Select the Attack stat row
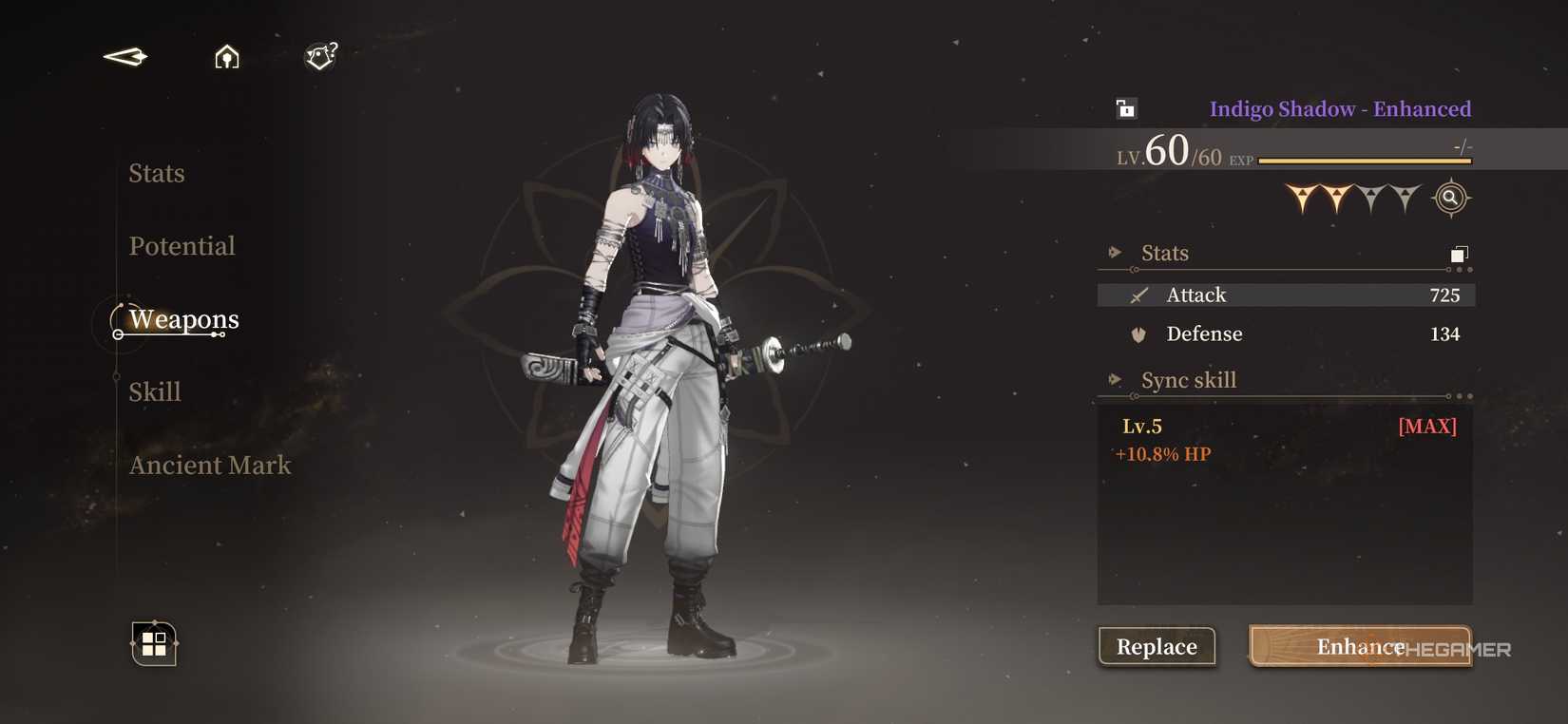The height and width of the screenshot is (724, 1568). pos(1285,295)
